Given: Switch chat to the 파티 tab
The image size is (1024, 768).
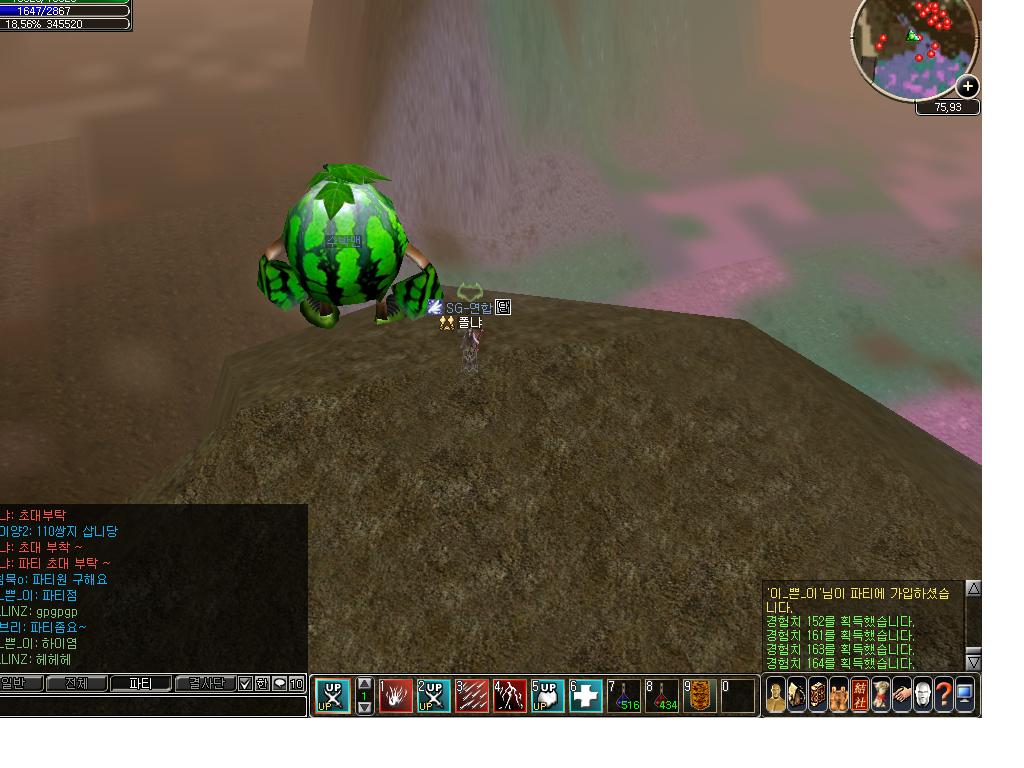Looking at the screenshot, I should coord(139,684).
